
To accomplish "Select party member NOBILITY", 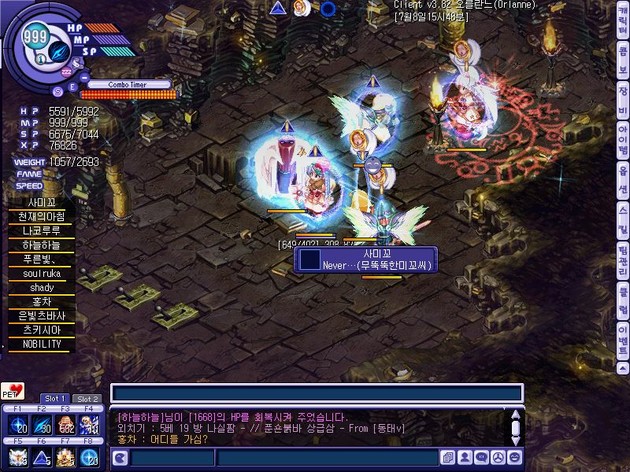I will [41, 343].
